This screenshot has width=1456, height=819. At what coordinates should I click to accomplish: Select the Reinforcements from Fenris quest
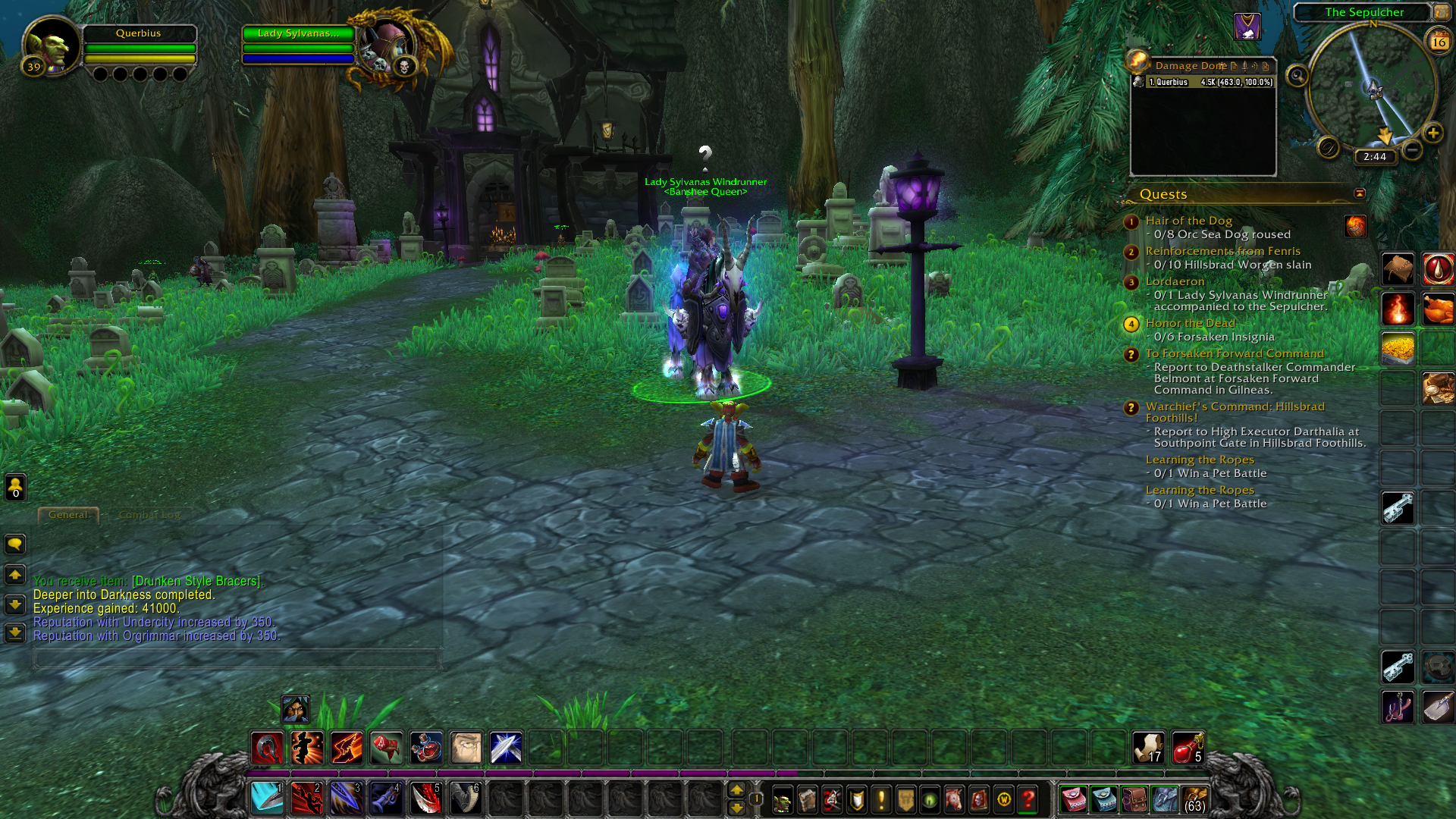[1222, 251]
